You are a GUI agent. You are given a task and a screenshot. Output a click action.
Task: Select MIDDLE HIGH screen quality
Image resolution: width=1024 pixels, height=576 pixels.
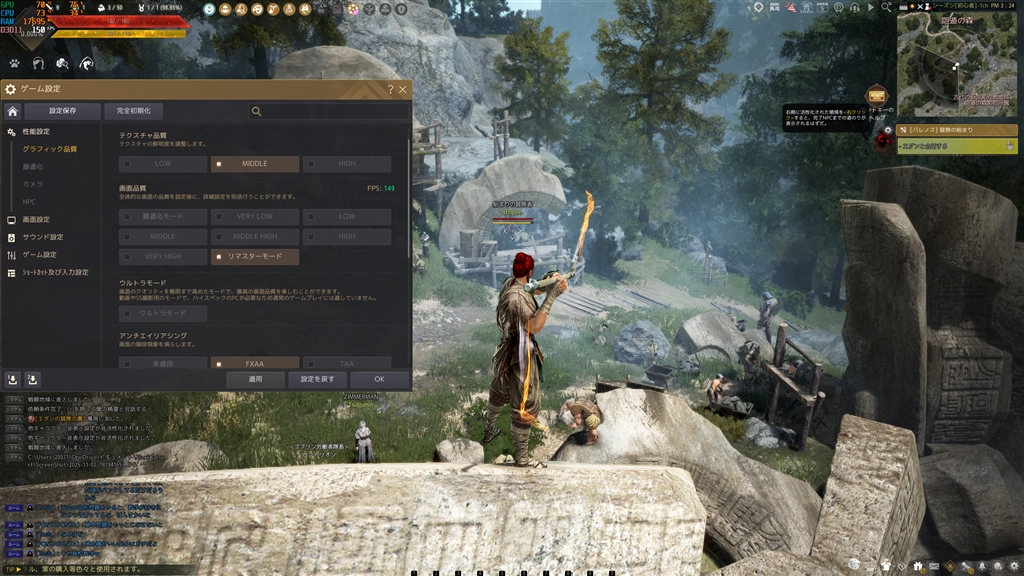(254, 237)
